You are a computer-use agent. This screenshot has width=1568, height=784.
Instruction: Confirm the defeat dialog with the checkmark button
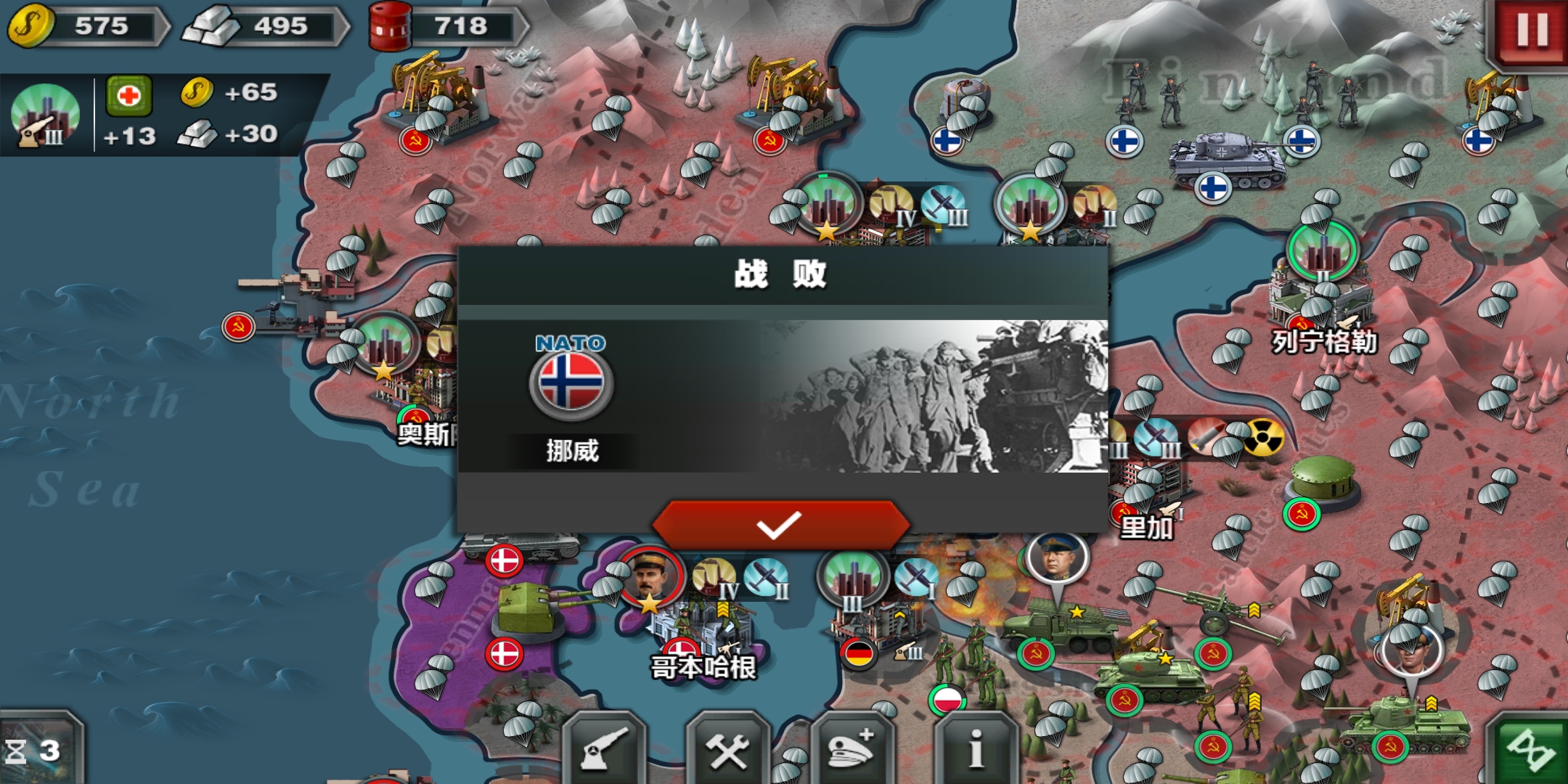tap(780, 524)
